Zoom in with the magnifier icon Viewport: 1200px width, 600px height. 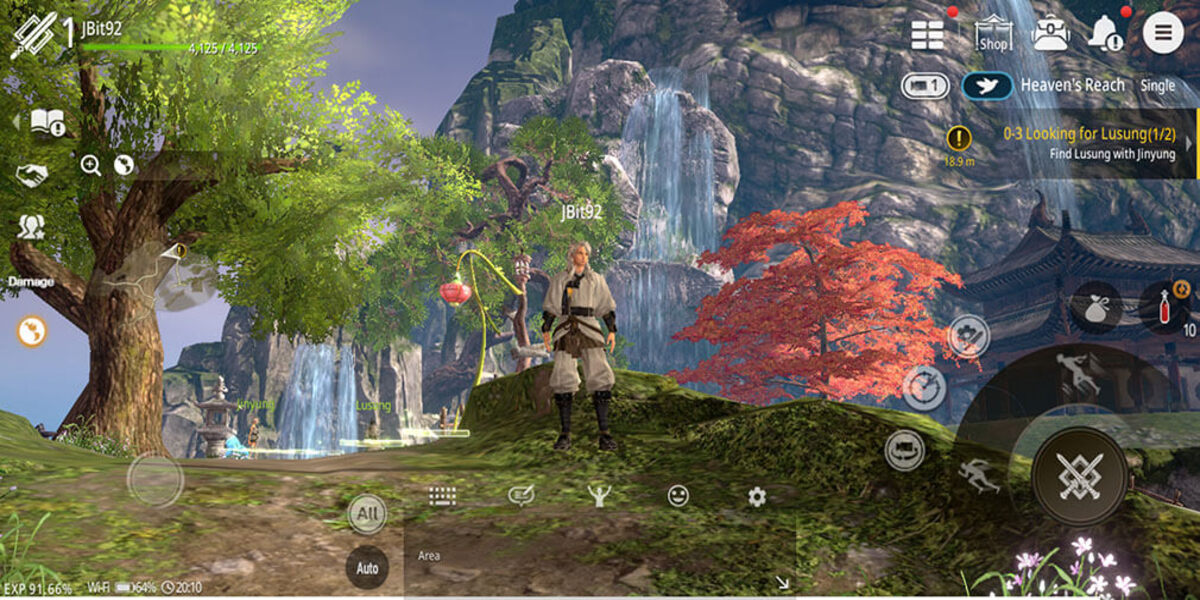click(91, 166)
